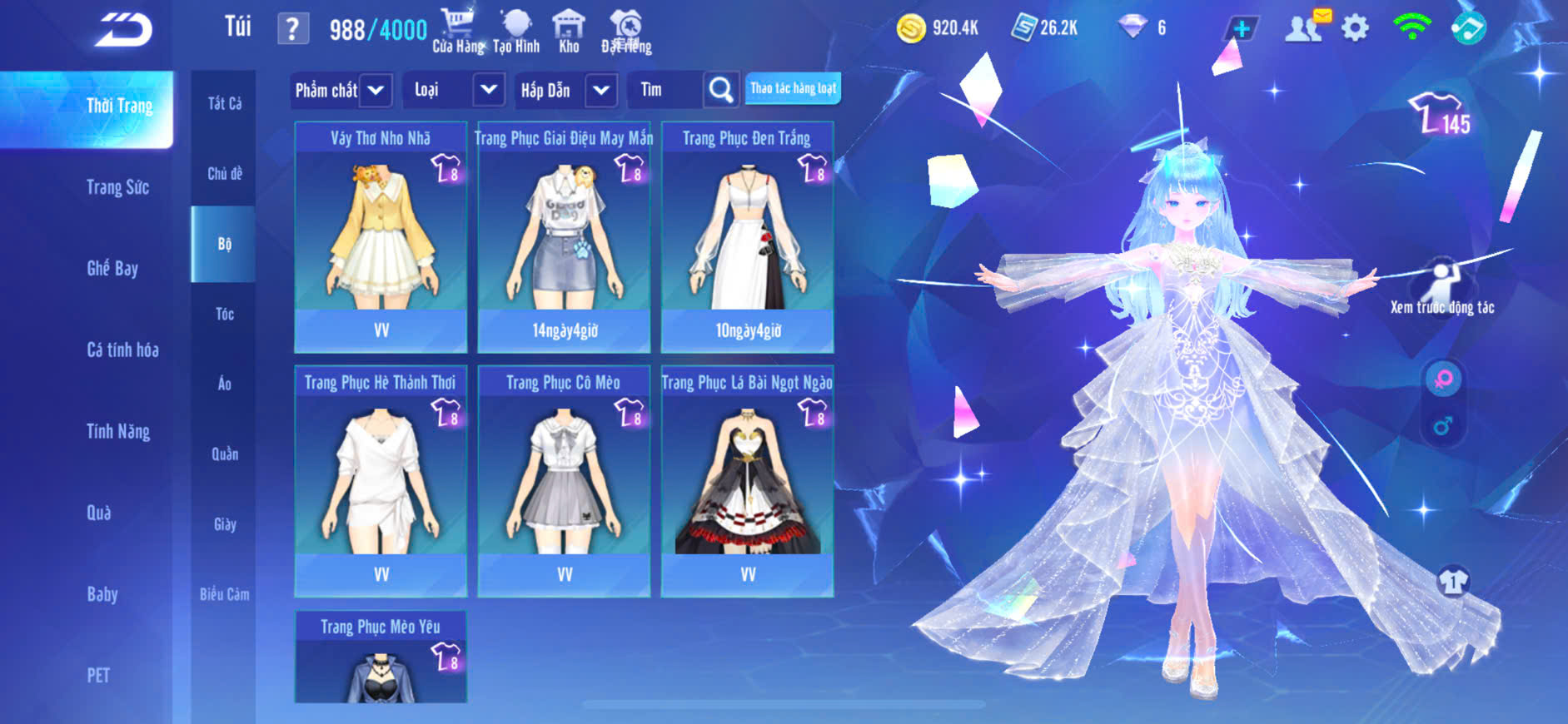Image resolution: width=1568 pixels, height=724 pixels.
Task: Click the magnifying glass search button
Action: point(721,90)
